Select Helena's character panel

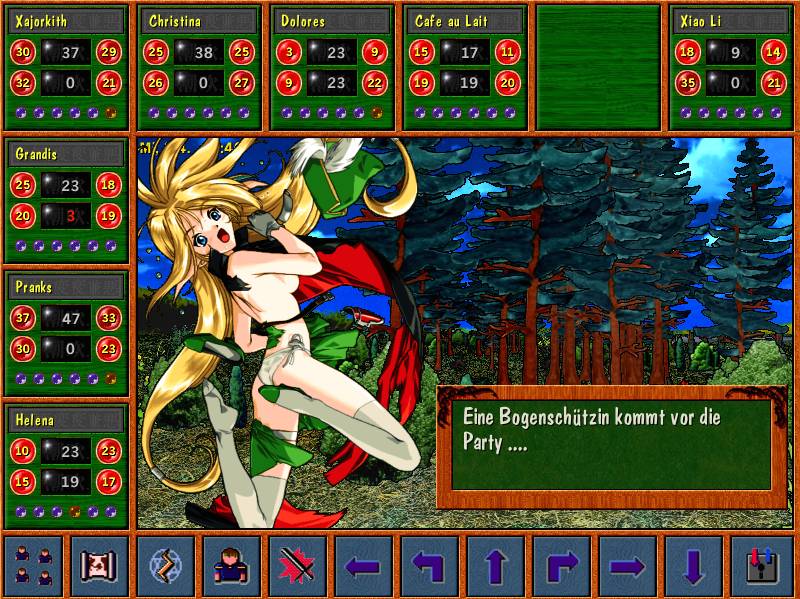(67, 466)
